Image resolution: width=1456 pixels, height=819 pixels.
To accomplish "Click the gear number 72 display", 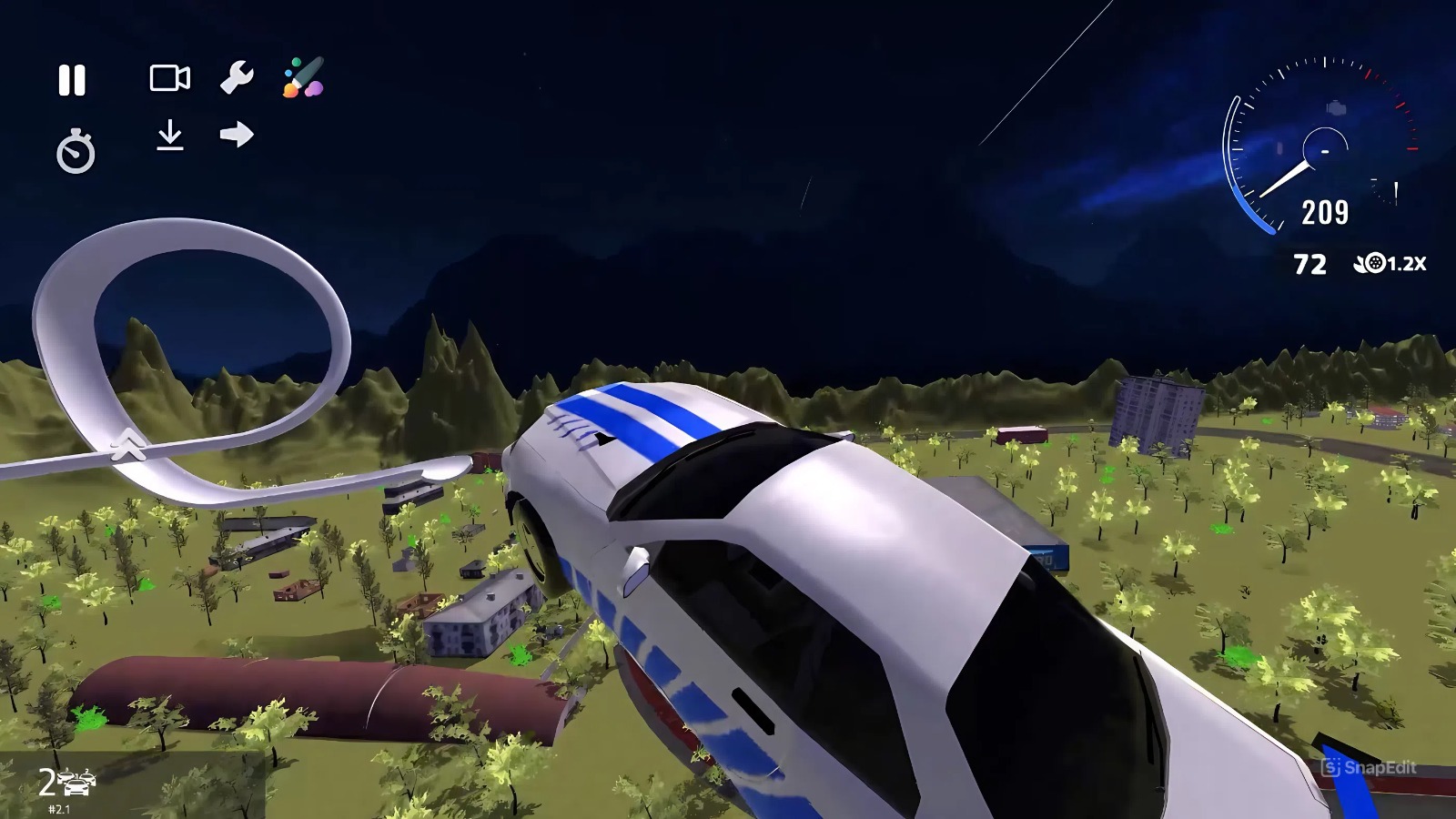I will (1310, 265).
